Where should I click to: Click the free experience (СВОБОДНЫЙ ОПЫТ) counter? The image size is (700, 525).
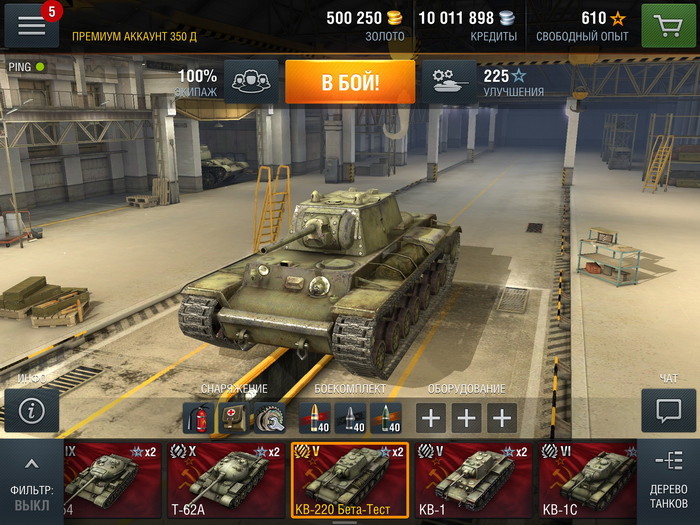[x=582, y=25]
